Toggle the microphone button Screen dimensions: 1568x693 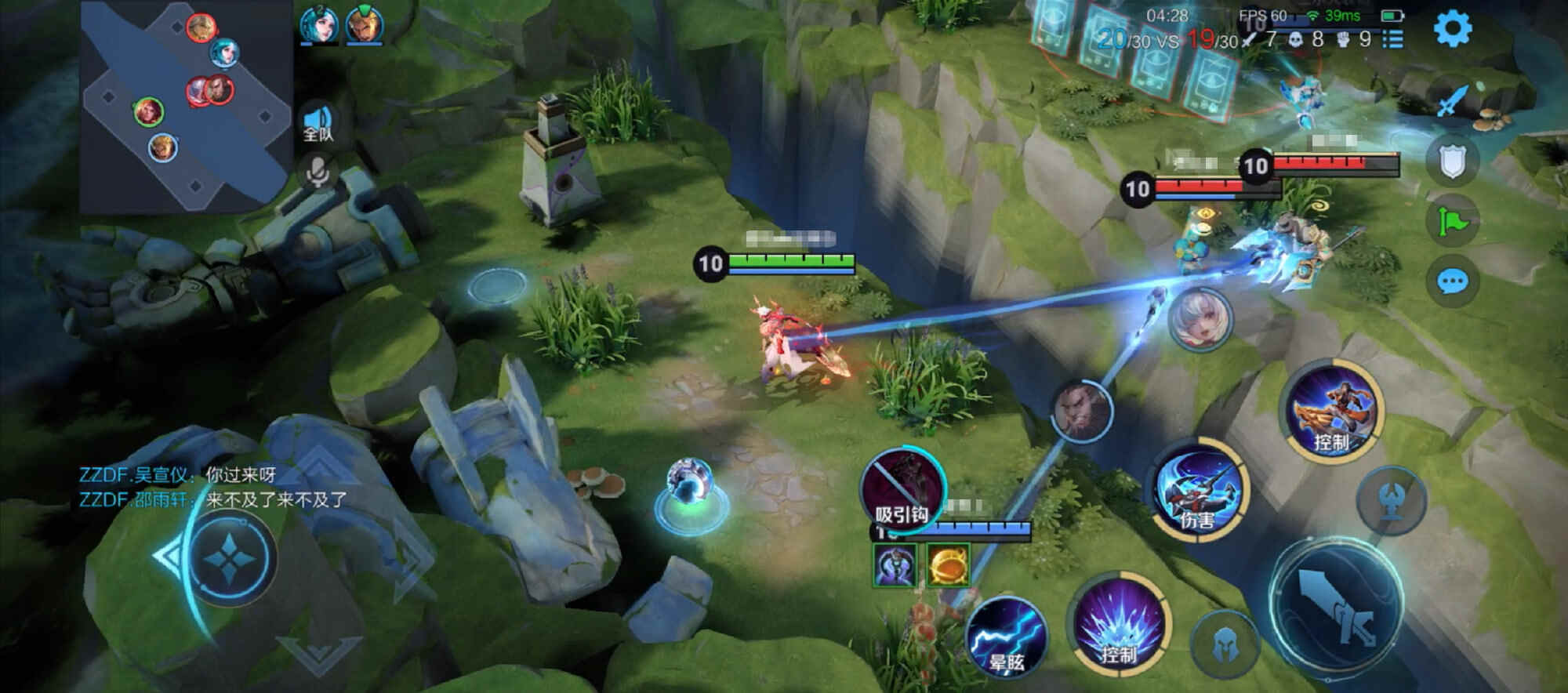[x=318, y=172]
